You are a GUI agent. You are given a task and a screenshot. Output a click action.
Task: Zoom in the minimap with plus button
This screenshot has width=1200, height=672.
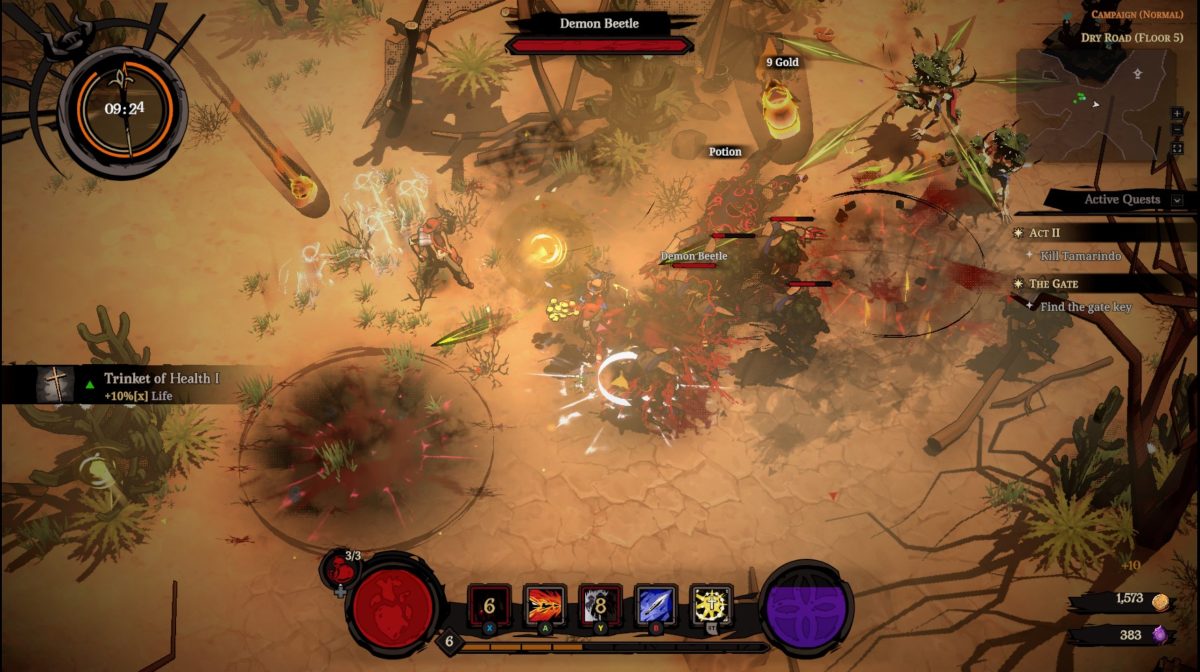pyautogui.click(x=1178, y=114)
